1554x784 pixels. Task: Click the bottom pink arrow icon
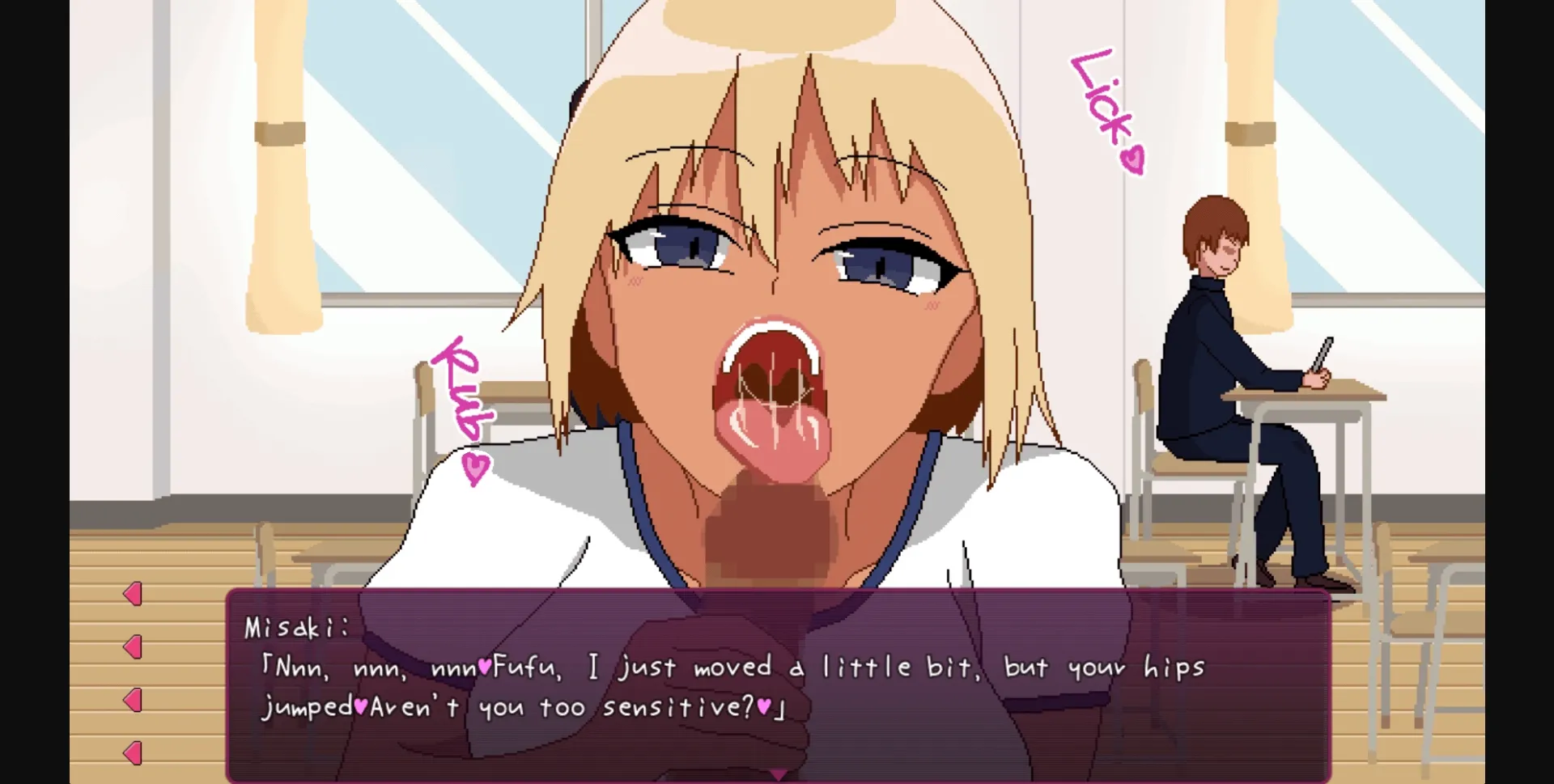coord(132,752)
